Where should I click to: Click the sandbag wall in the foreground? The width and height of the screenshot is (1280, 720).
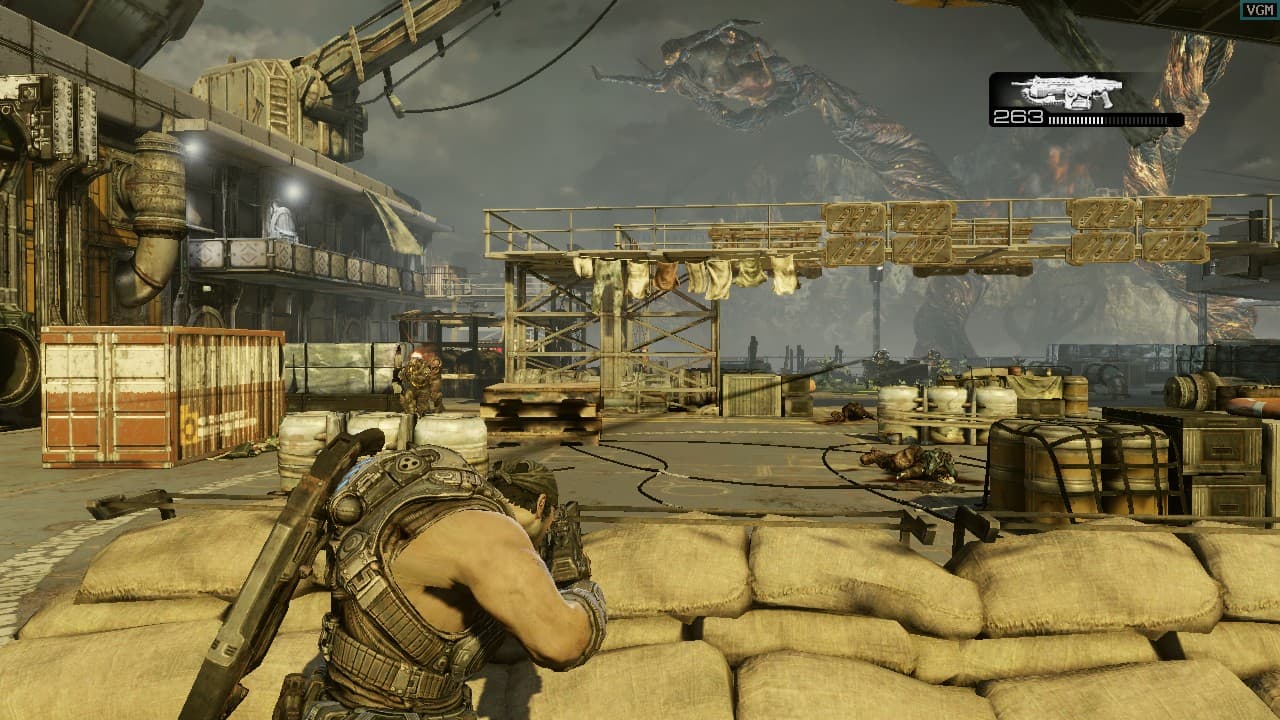(x=800, y=620)
